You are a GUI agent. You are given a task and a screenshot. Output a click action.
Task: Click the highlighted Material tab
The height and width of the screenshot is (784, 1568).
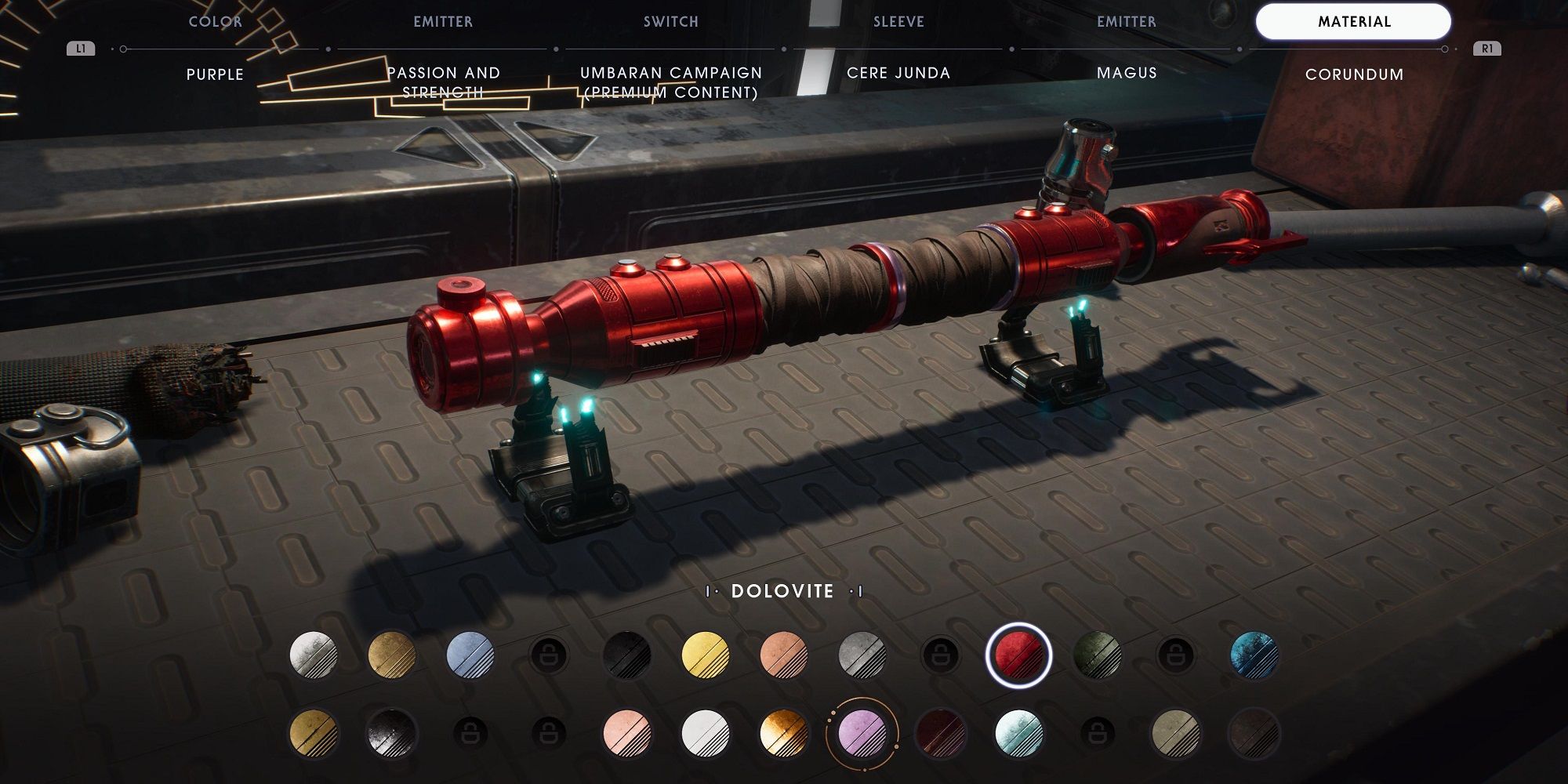[x=1354, y=22]
